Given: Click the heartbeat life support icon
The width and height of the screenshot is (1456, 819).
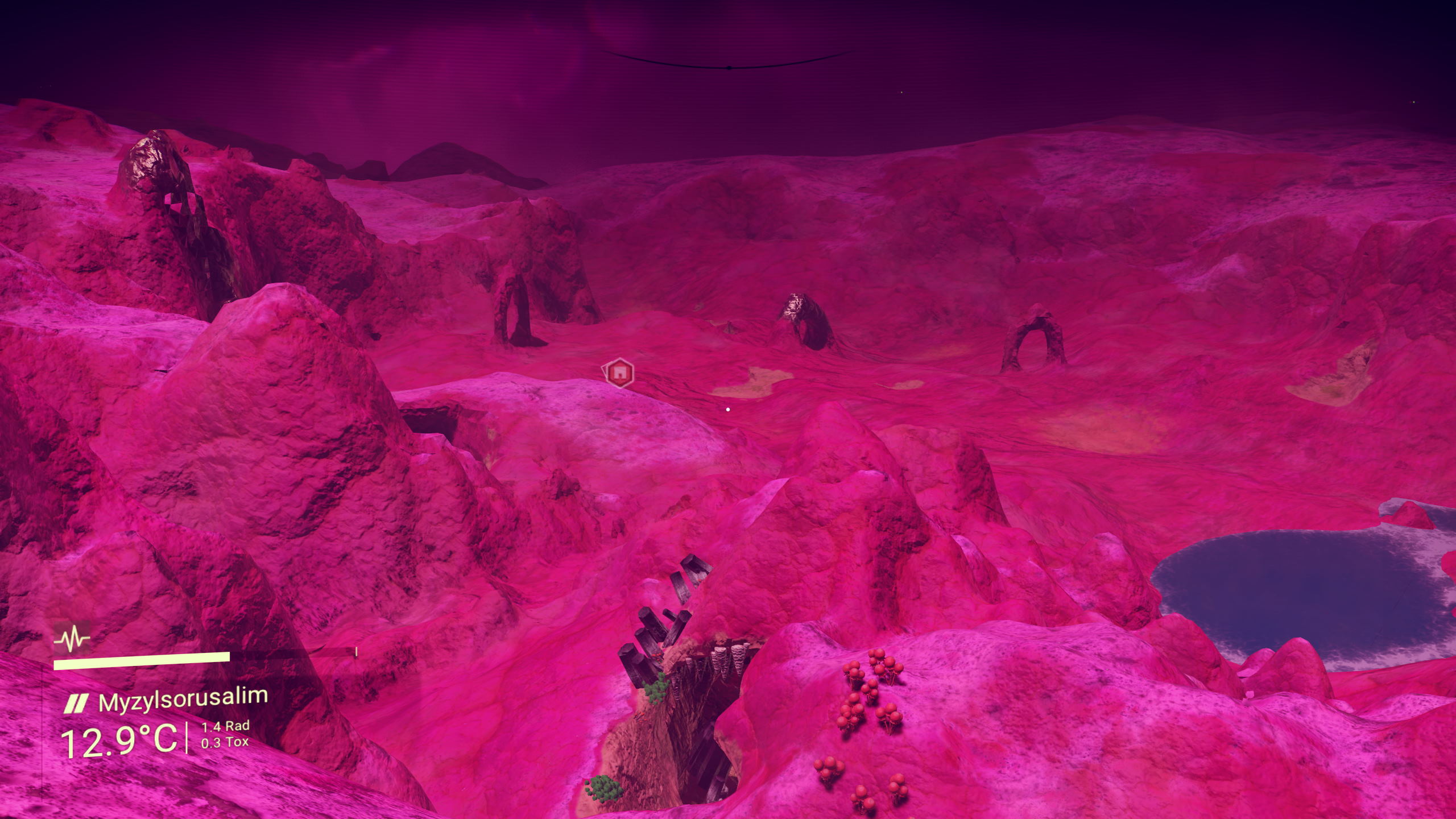Looking at the screenshot, I should 72,640.
